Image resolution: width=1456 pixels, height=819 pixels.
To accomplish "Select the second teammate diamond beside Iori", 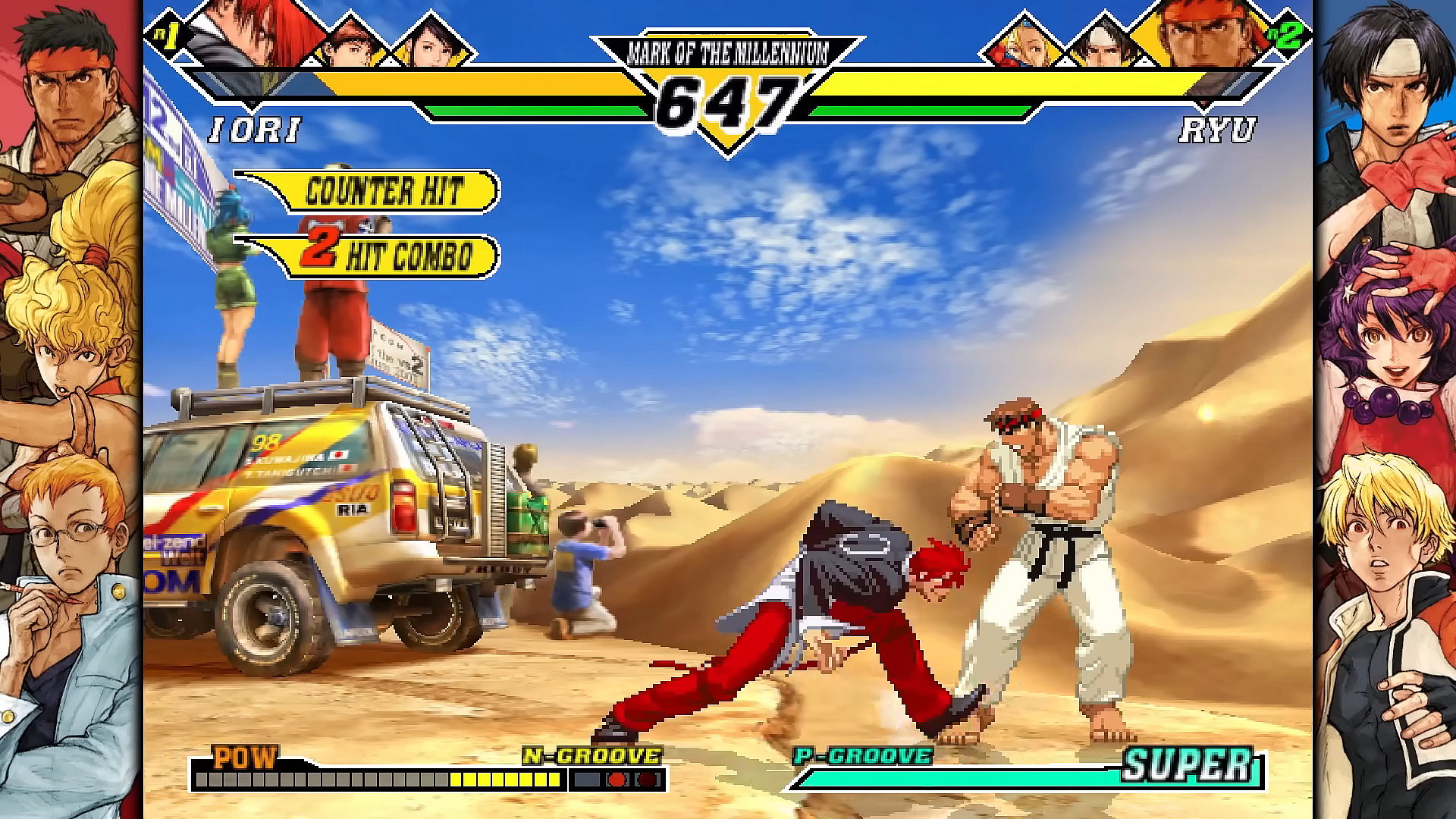I will tap(349, 45).
